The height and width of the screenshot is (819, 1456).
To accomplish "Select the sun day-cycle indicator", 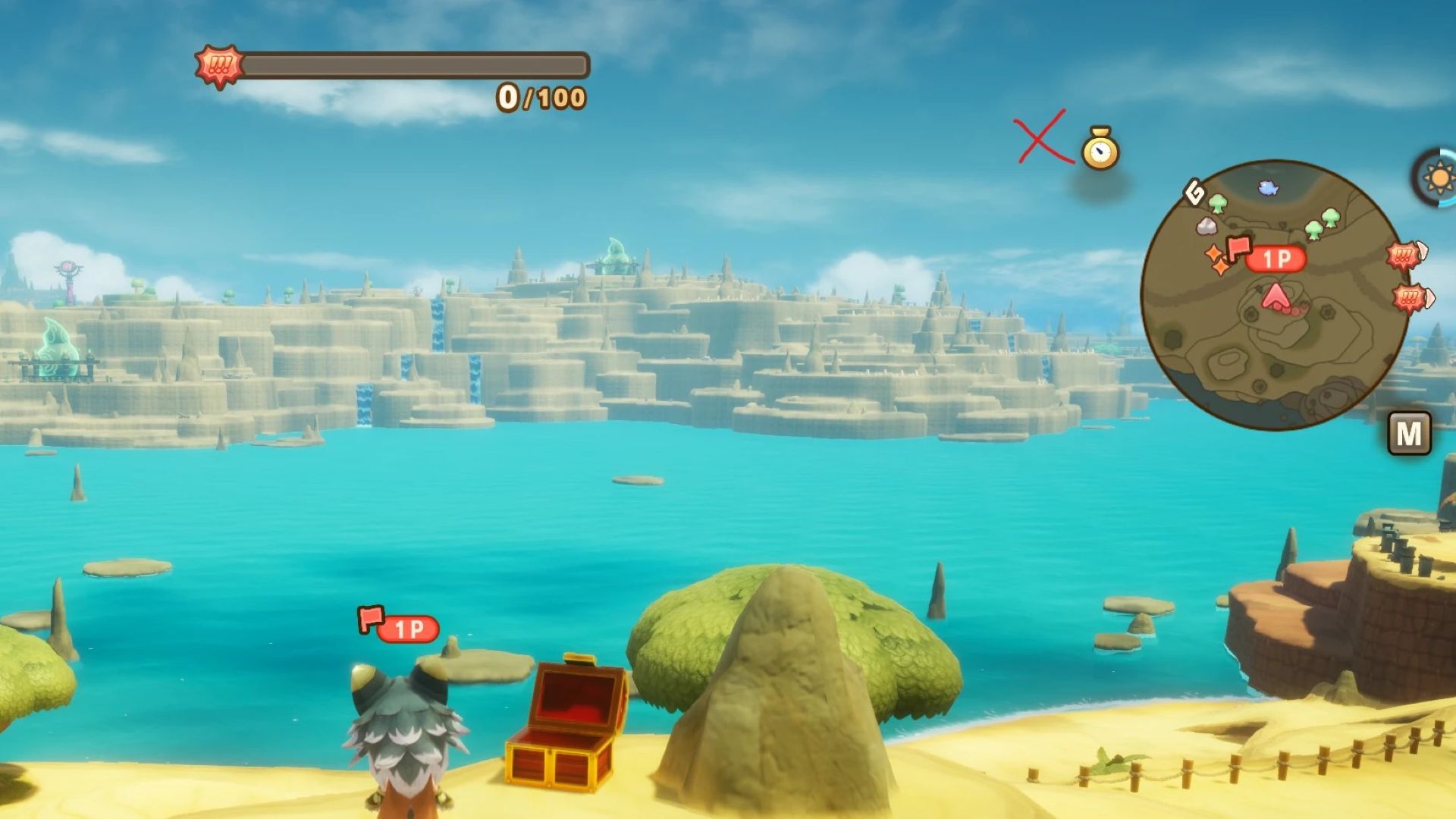I will (x=1439, y=178).
